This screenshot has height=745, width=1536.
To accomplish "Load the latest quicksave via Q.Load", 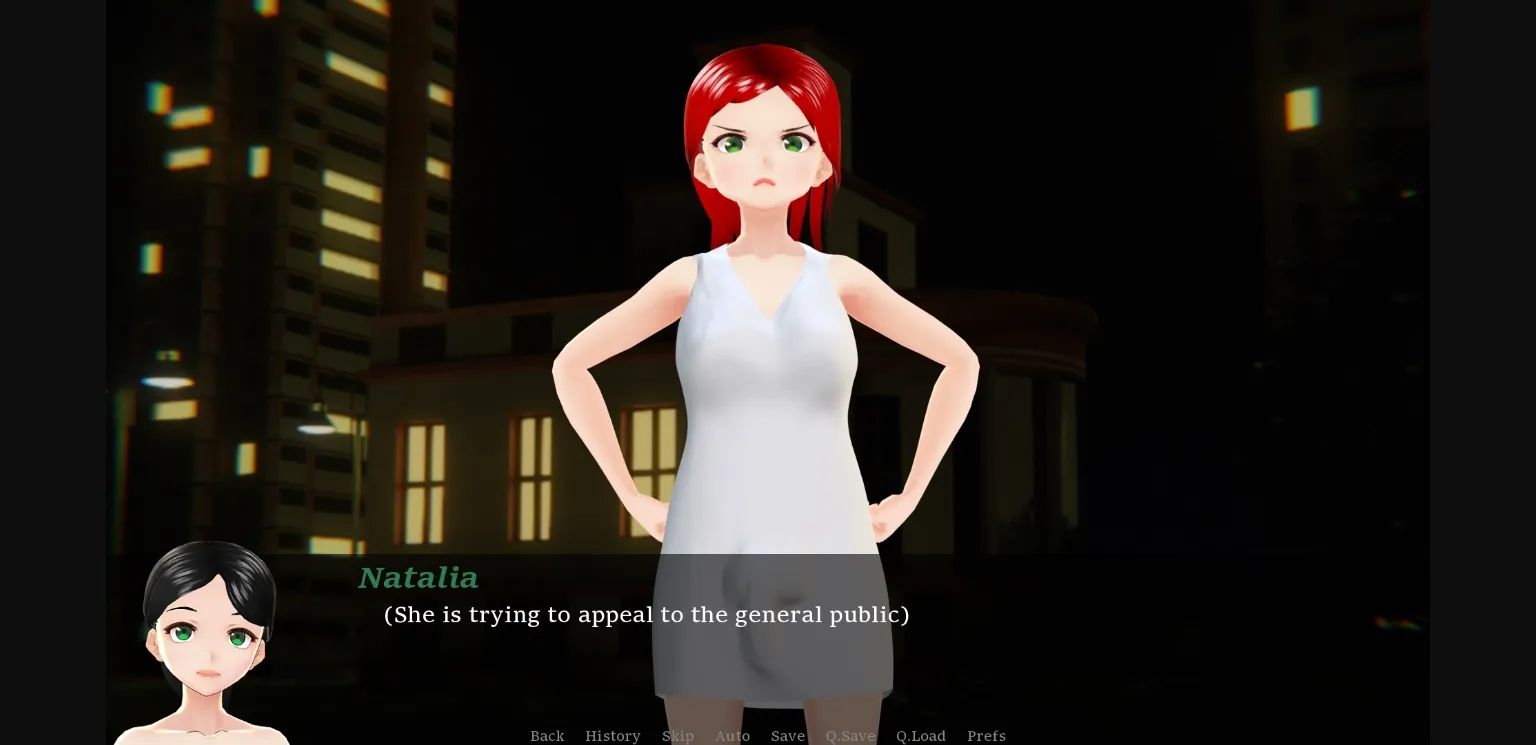I will click(x=920, y=736).
